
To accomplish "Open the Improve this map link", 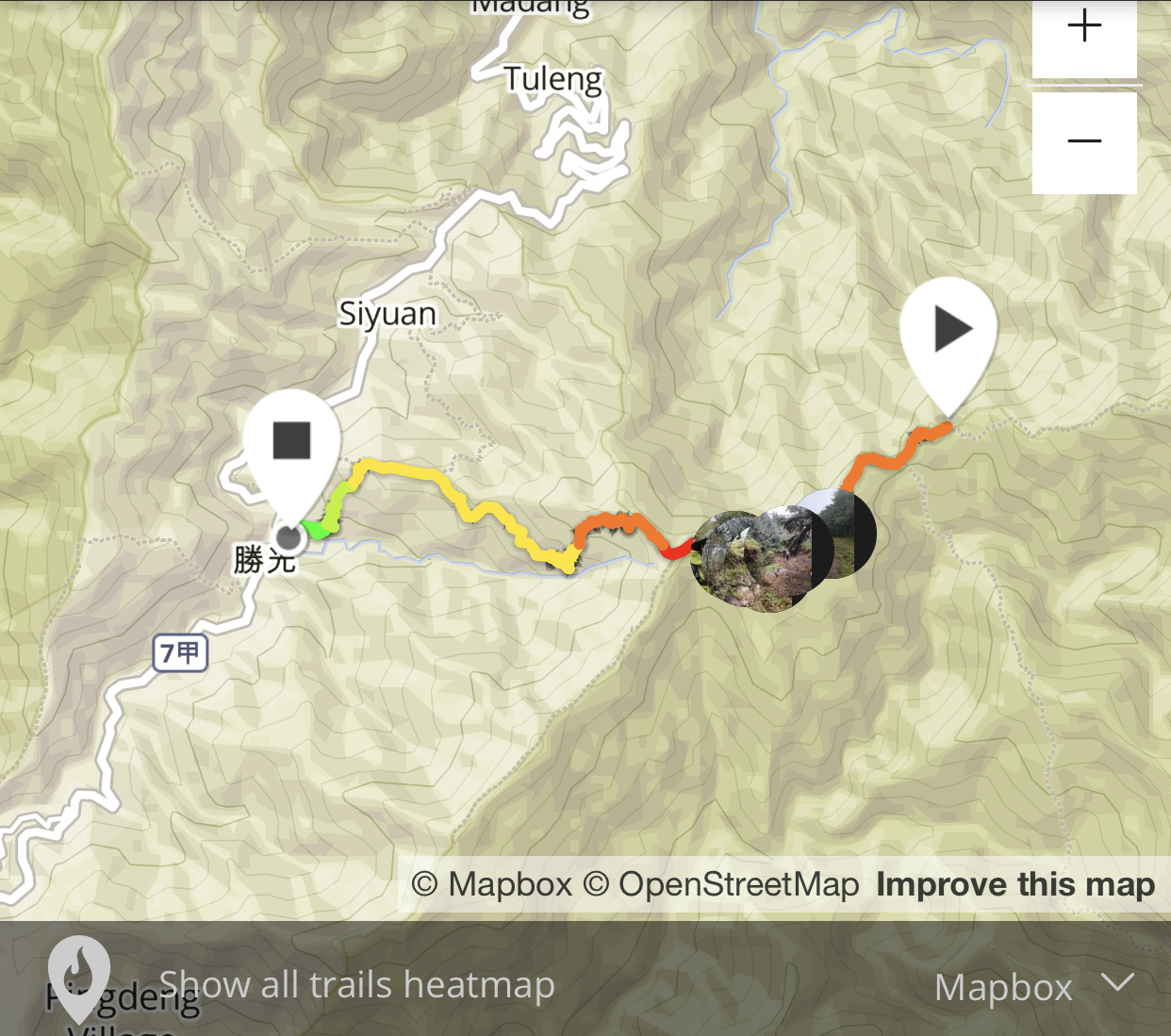I will tap(1014, 884).
